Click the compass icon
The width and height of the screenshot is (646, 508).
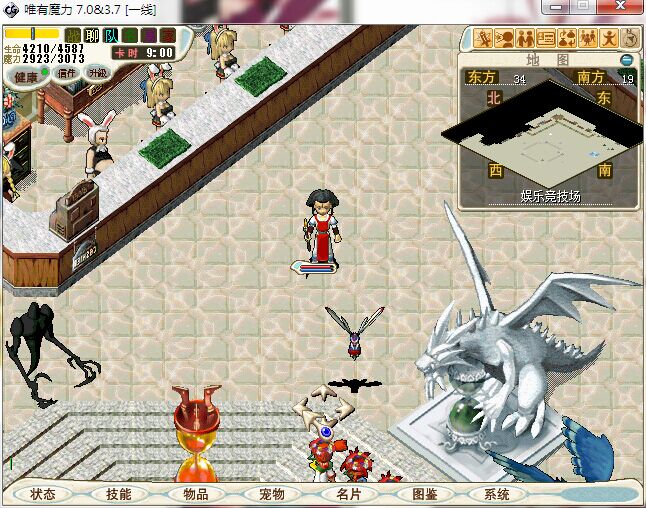tap(631, 38)
